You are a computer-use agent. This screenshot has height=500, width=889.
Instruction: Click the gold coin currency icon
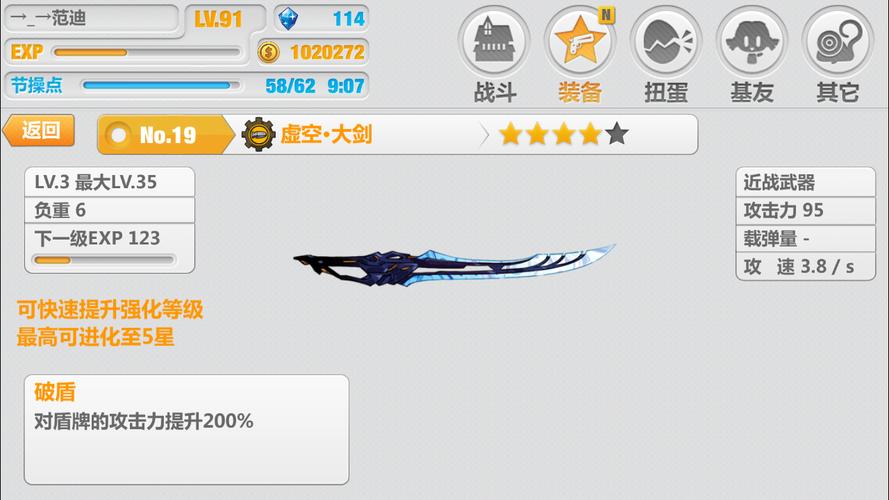point(268,52)
